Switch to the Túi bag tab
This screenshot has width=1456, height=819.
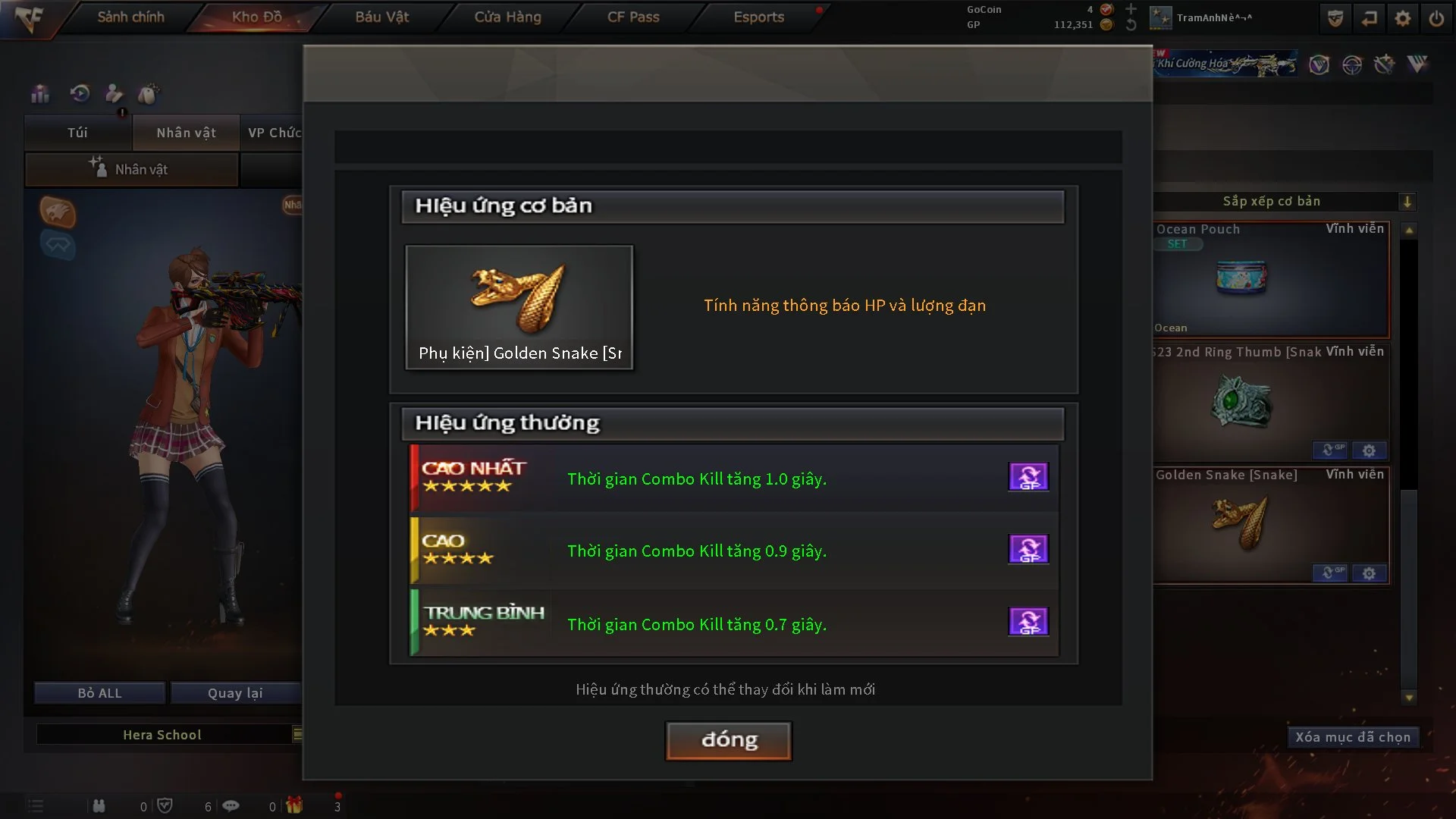[77, 133]
